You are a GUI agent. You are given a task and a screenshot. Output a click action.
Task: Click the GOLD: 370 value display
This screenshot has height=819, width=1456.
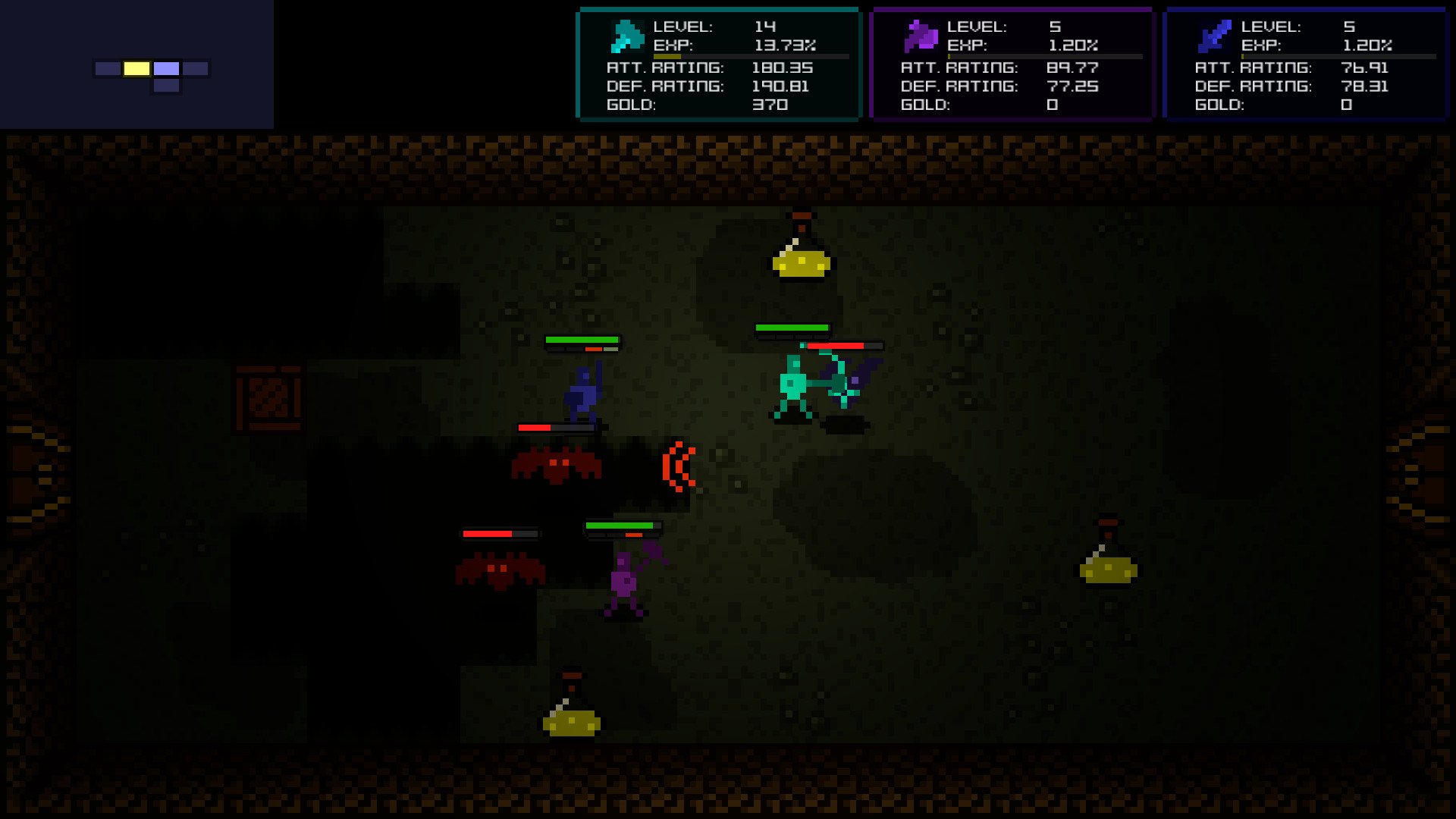click(768, 105)
